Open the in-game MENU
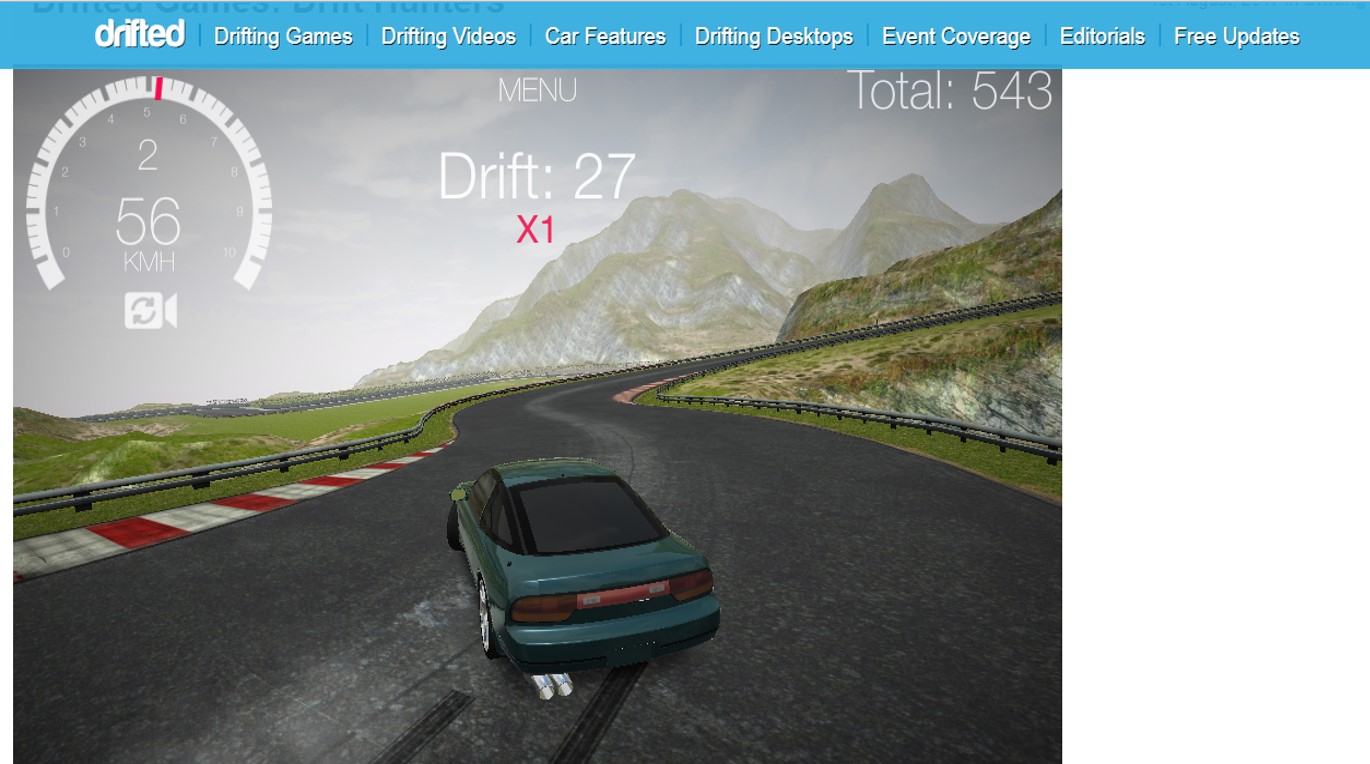The image size is (1370, 764). coord(539,90)
